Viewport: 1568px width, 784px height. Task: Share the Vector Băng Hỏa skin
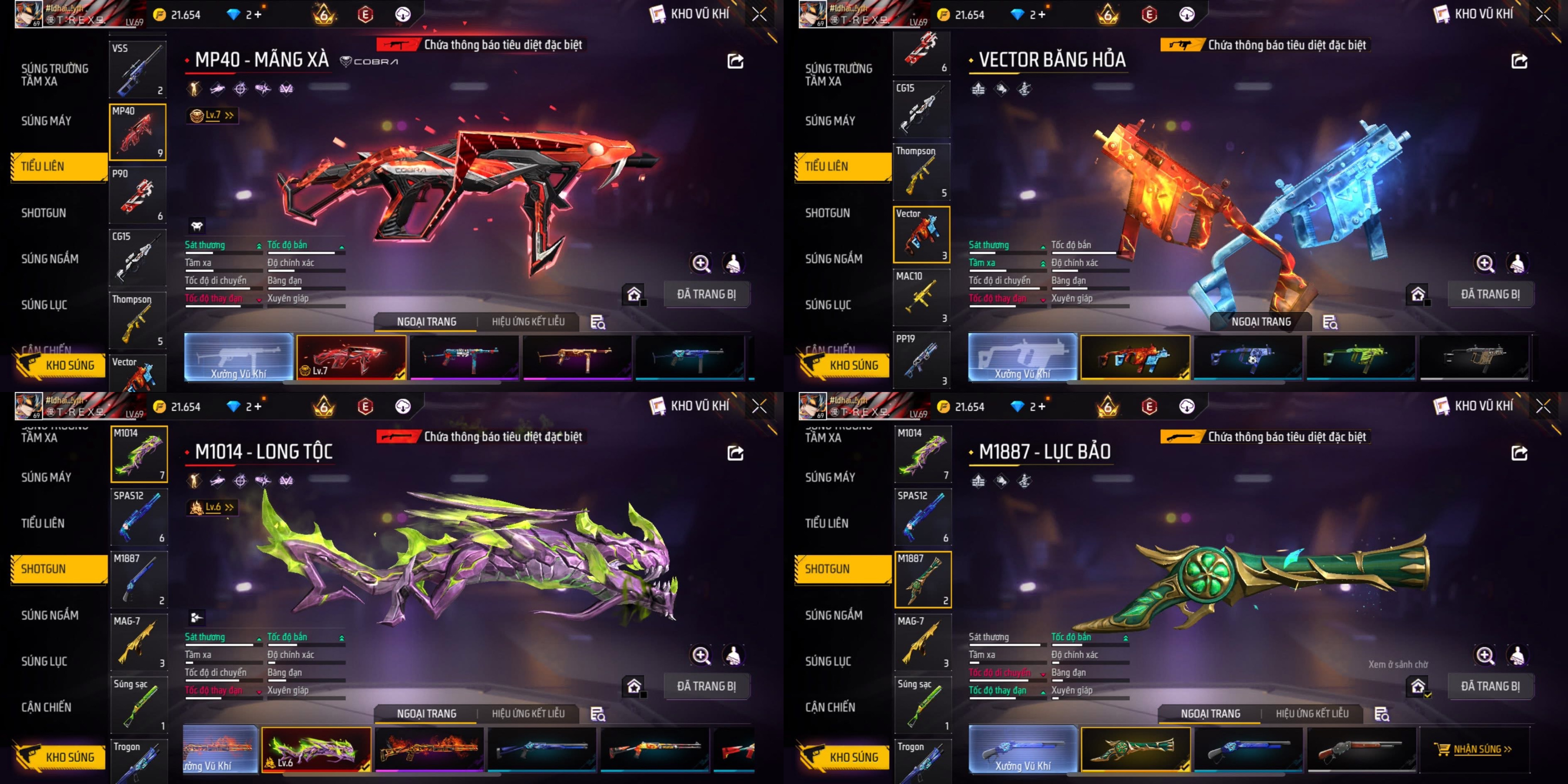point(1519,61)
